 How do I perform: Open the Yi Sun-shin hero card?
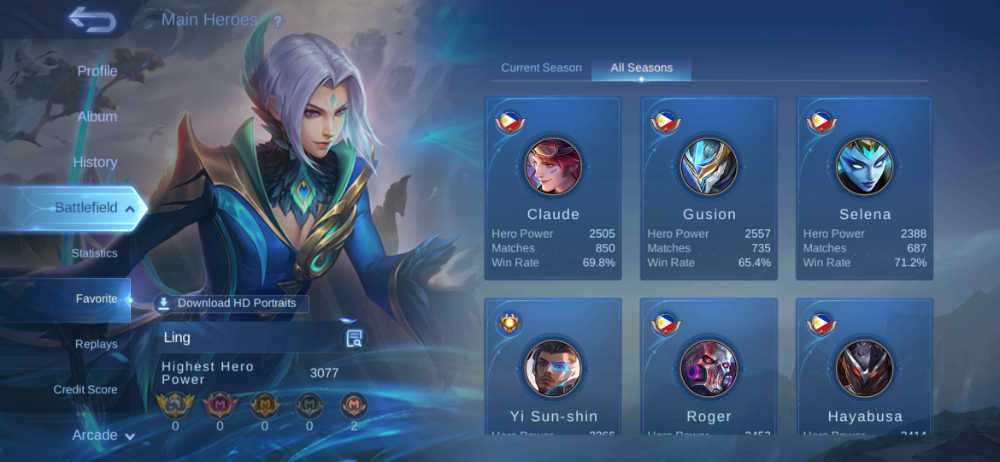click(553, 366)
